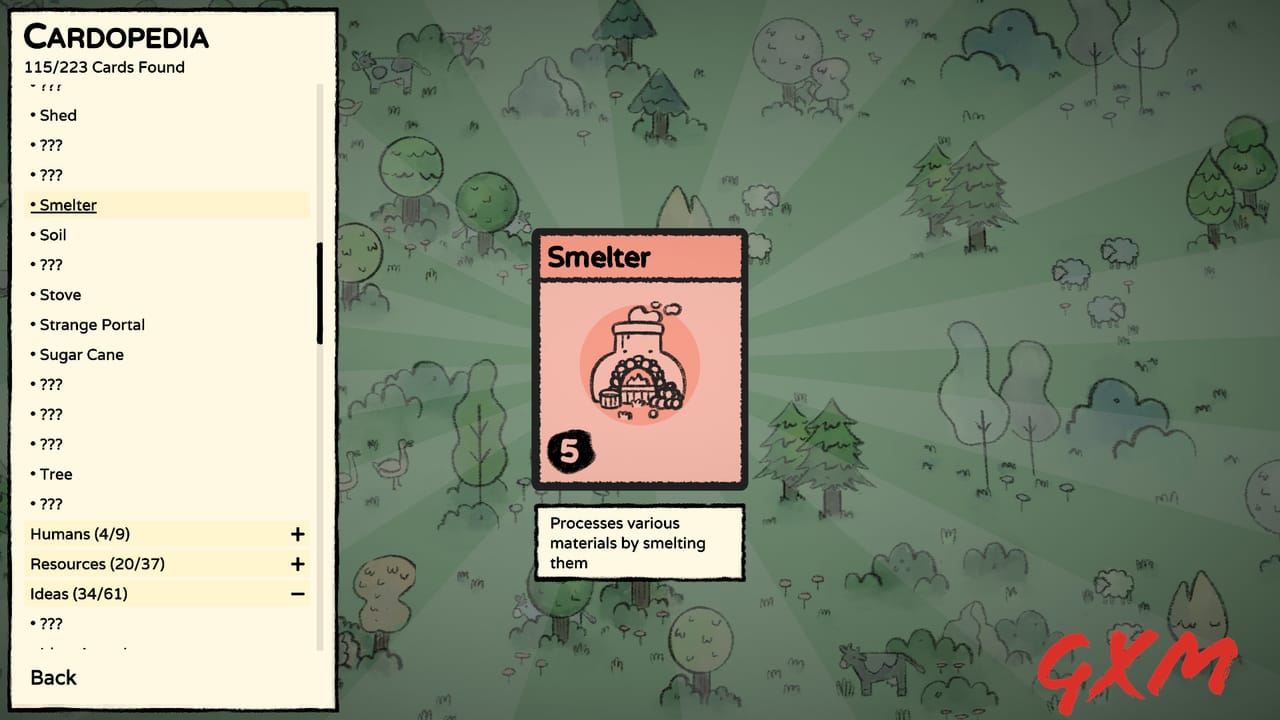Select the Strange Portal entry
The image size is (1280, 720).
point(91,325)
